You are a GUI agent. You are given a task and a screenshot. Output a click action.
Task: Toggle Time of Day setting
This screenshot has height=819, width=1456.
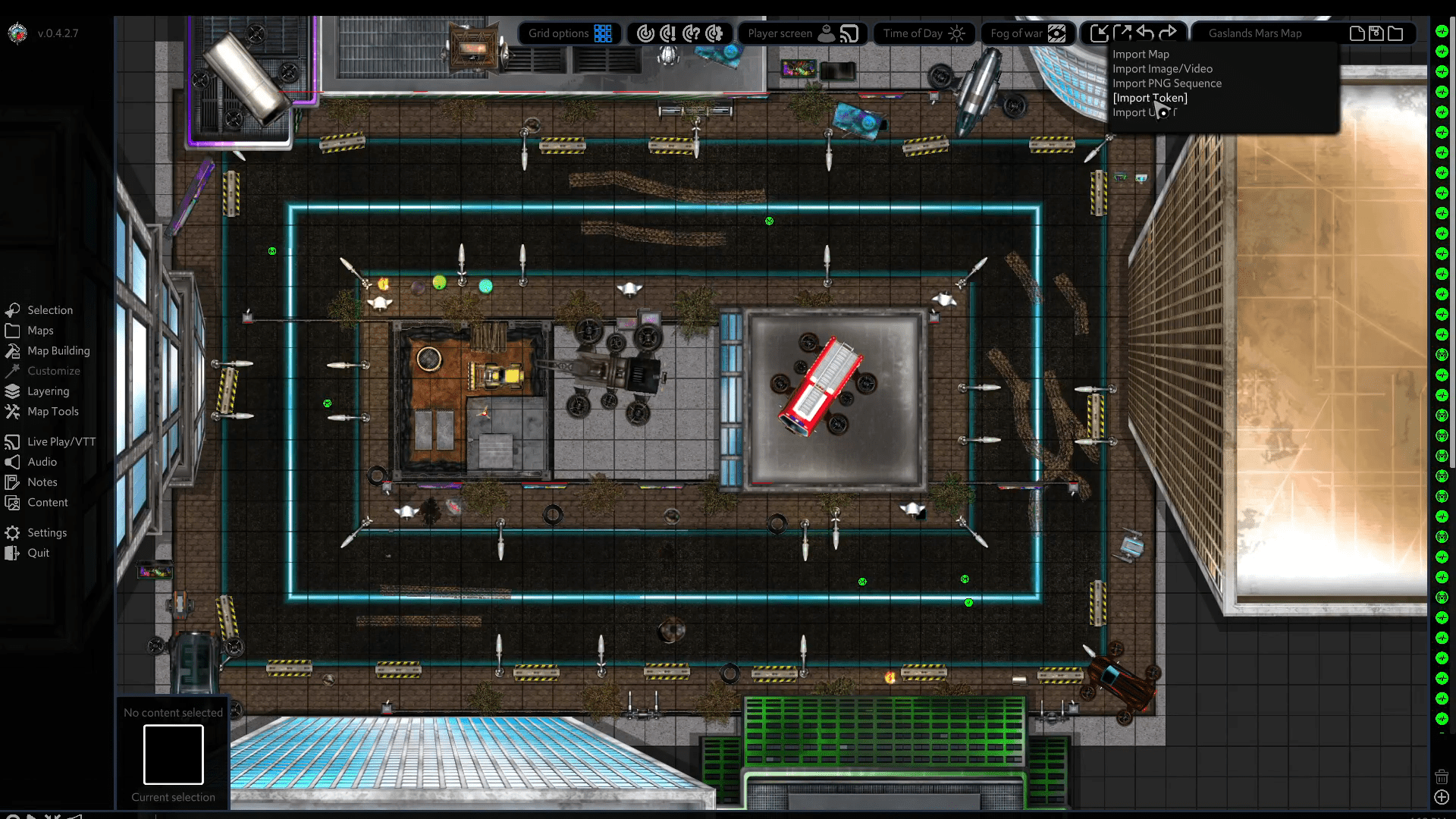tap(924, 33)
